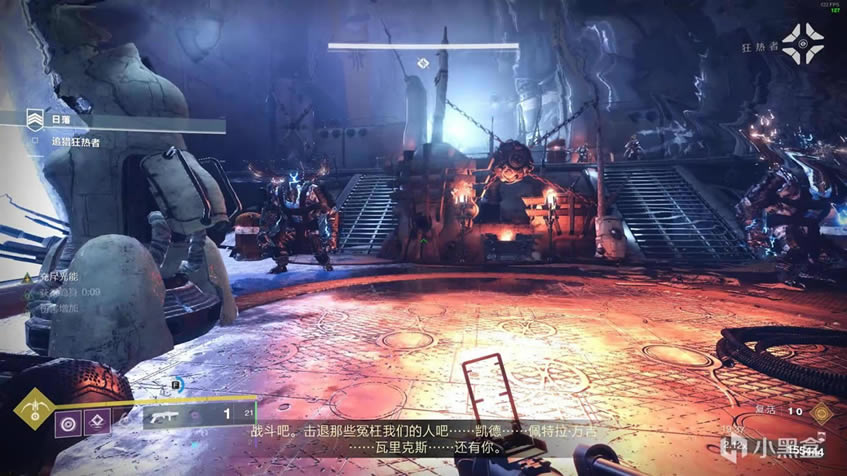The height and width of the screenshot is (476, 847).
Task: Select the equipped submachine gun weapon icon
Action: (x=164, y=416)
